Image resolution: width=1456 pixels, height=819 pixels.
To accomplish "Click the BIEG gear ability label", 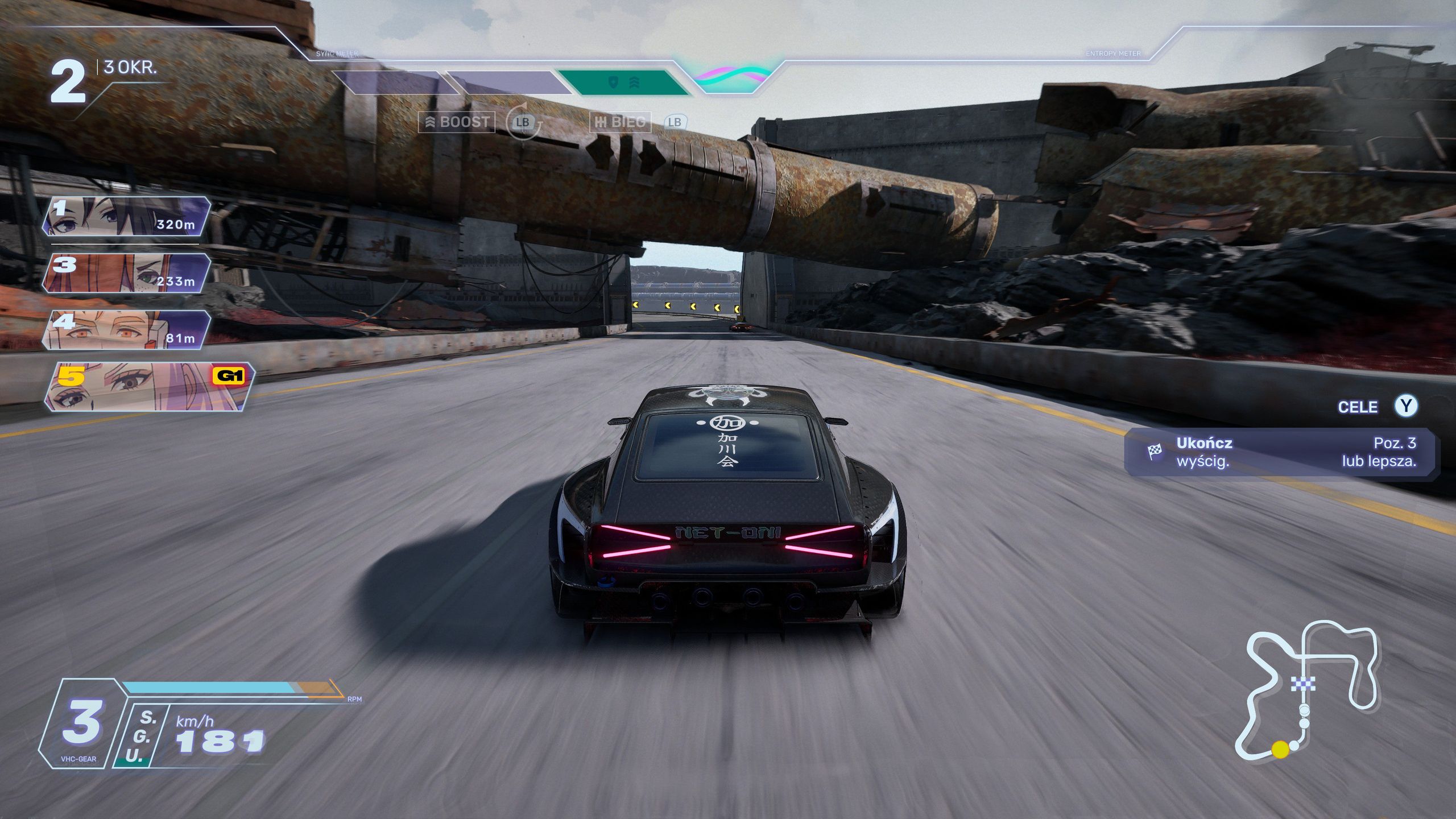I will [620, 122].
